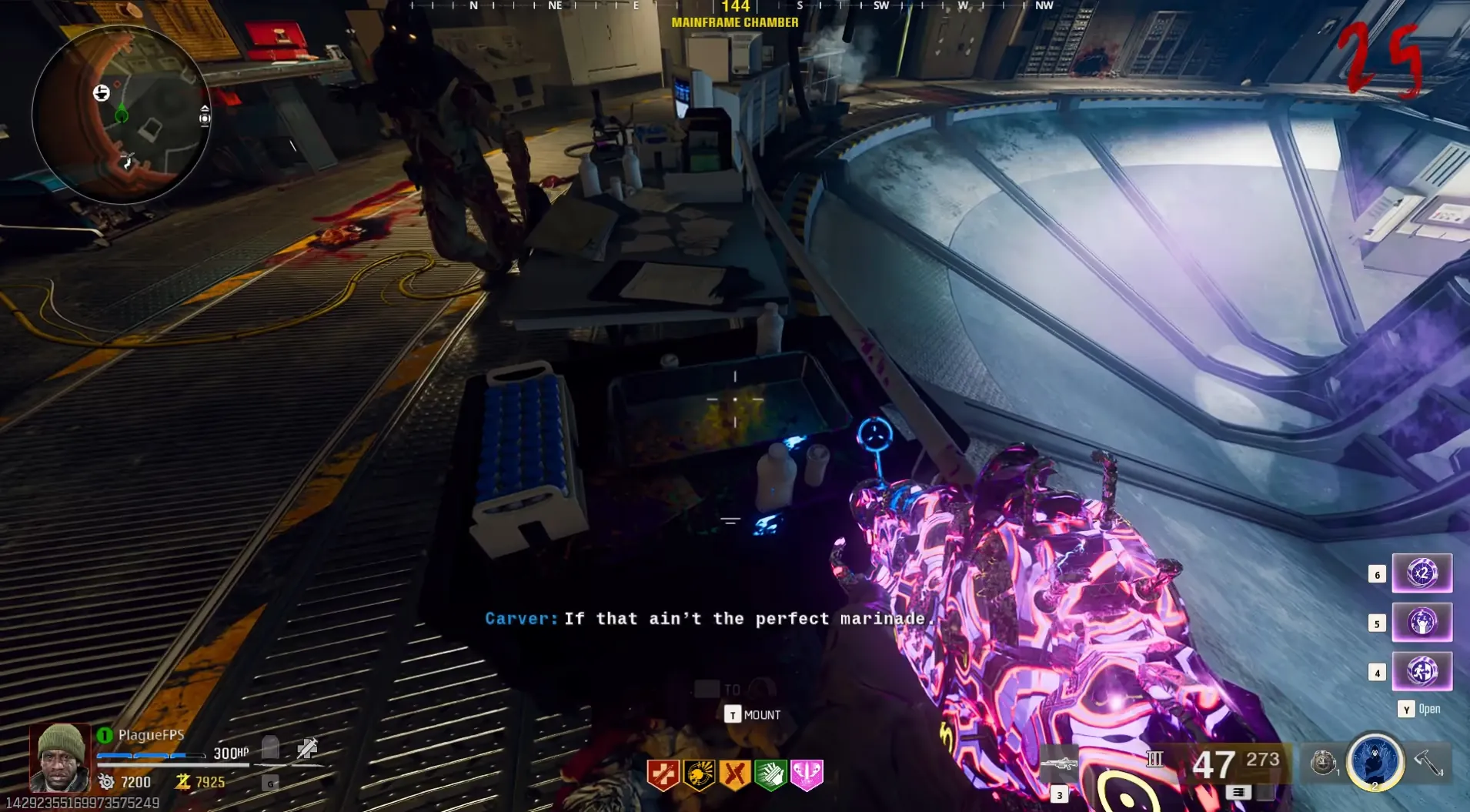The width and height of the screenshot is (1470, 812).
Task: Select the tomahawk axe equipment icon
Action: point(1428,762)
